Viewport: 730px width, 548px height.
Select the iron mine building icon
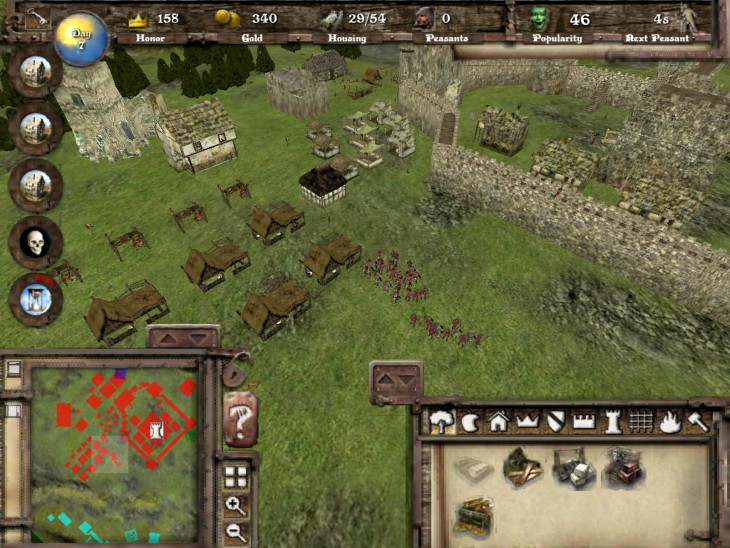tap(622, 468)
